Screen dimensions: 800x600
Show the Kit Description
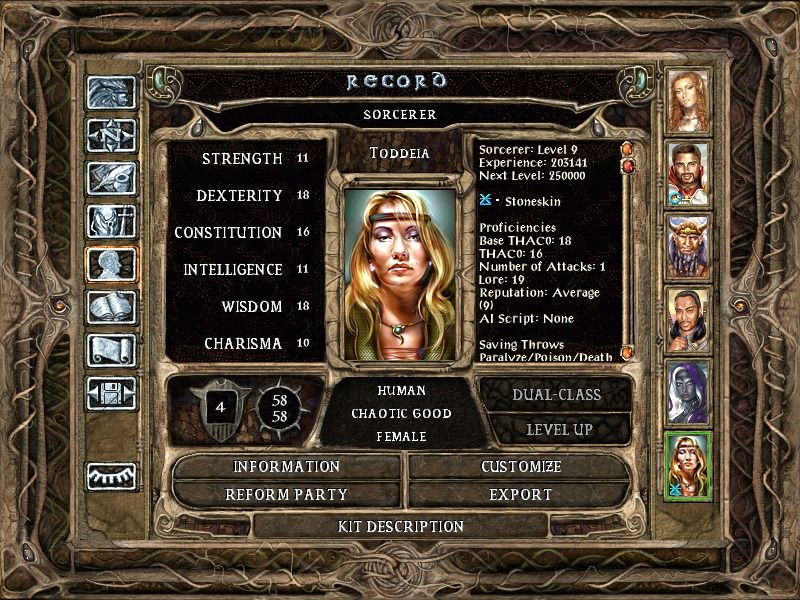pos(400,526)
